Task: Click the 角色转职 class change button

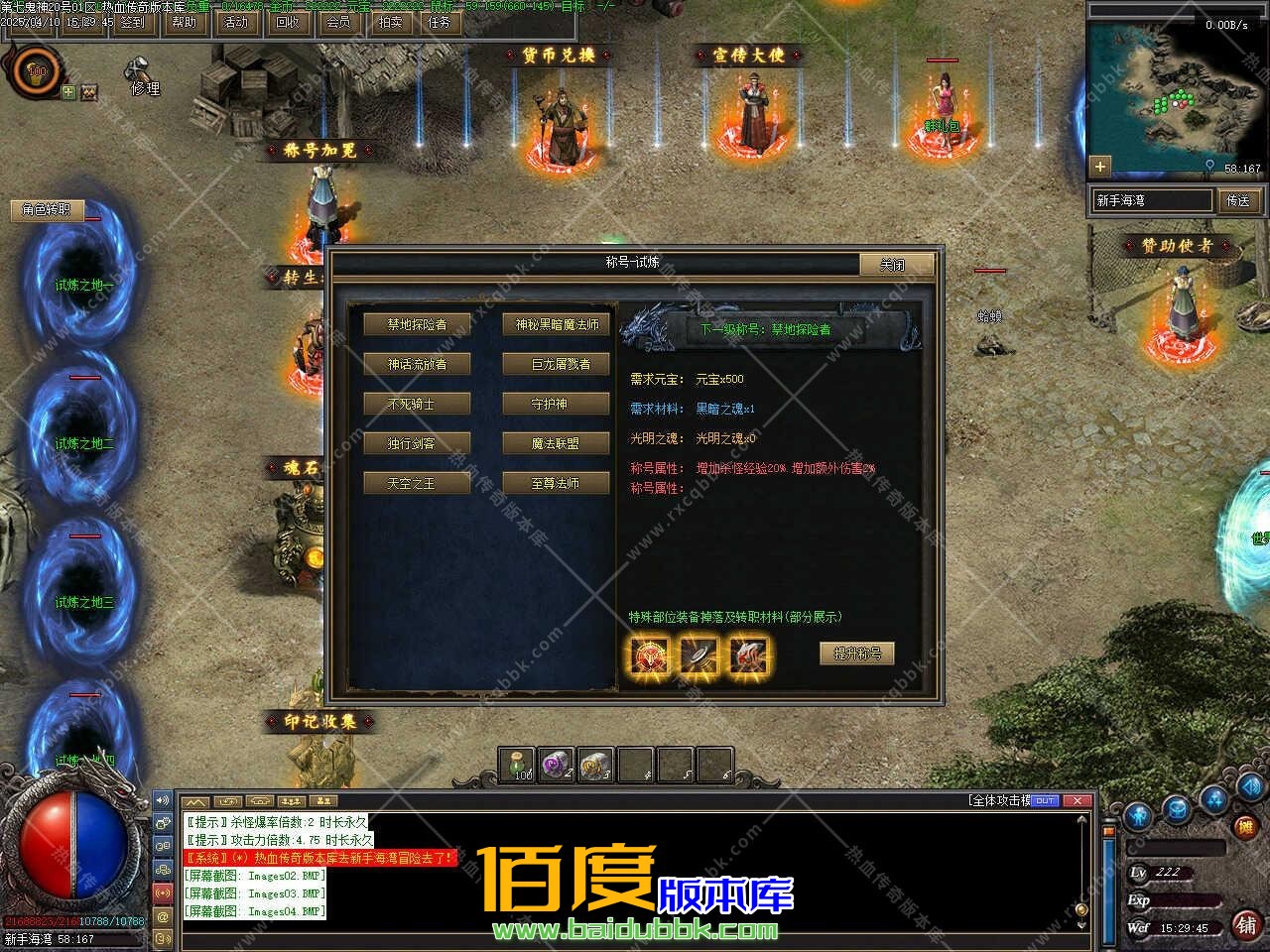Action: tap(47, 209)
